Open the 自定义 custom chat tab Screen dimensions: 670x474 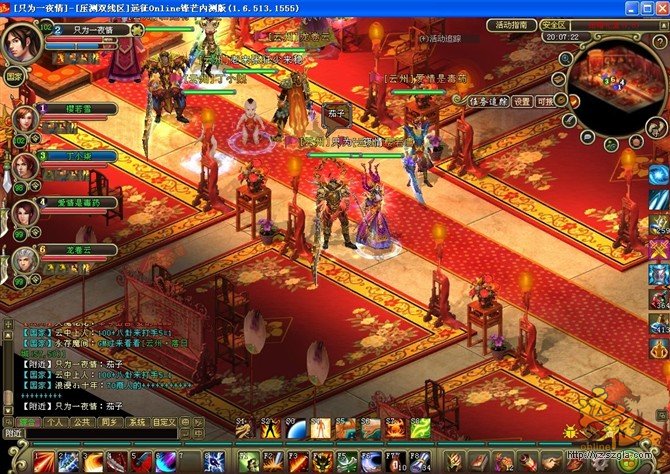point(164,422)
